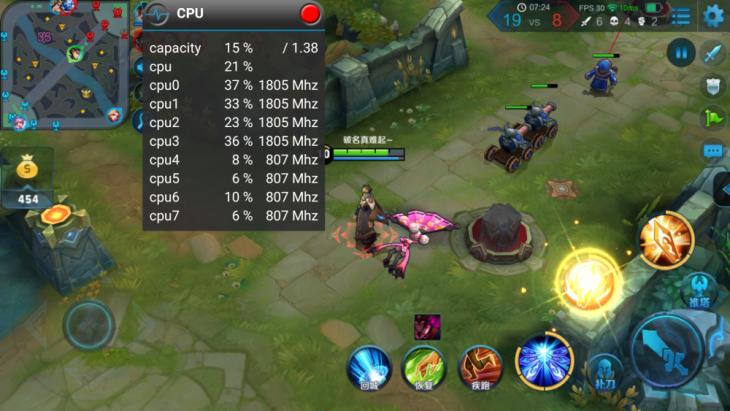Open the scoreboard list icon
This screenshot has height=411, width=730.
pos(681,16)
